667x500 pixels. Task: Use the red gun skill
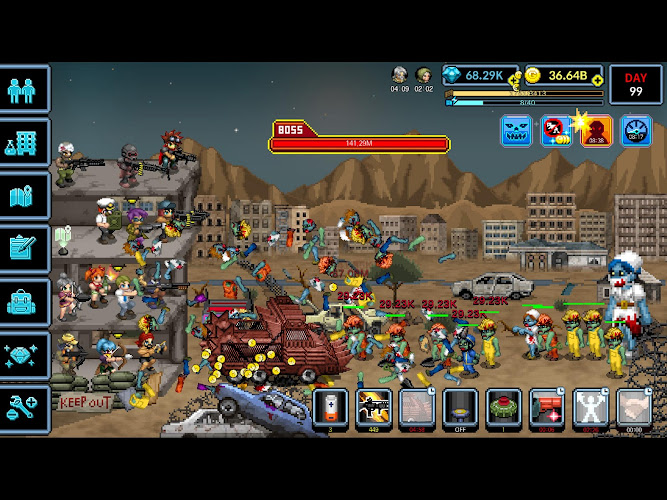[546, 407]
